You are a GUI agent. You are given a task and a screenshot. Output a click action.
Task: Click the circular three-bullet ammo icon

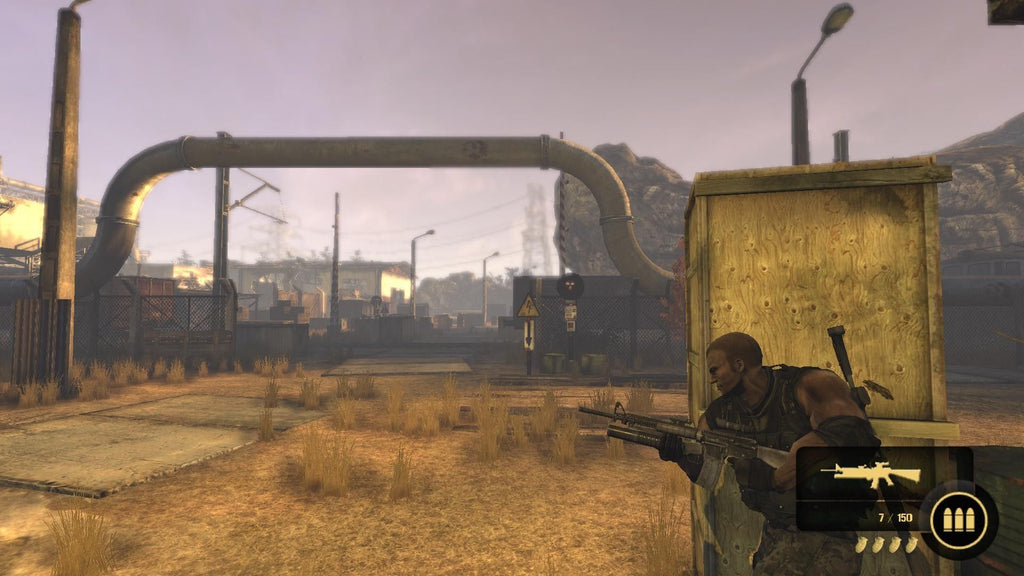(x=958, y=520)
